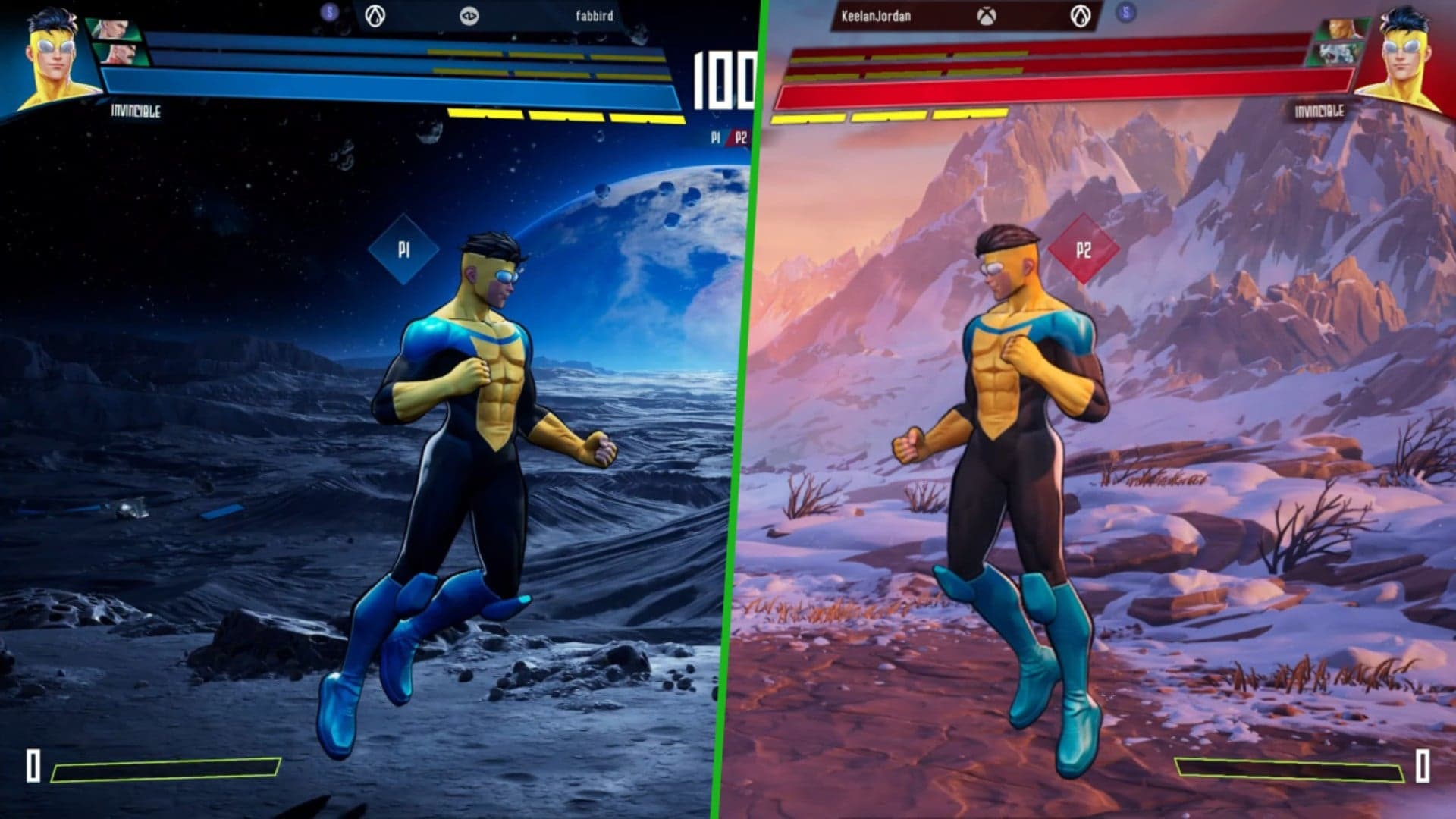Click the blue P1 diamond marker above the fighter
This screenshot has height=819, width=1456.
[406, 247]
